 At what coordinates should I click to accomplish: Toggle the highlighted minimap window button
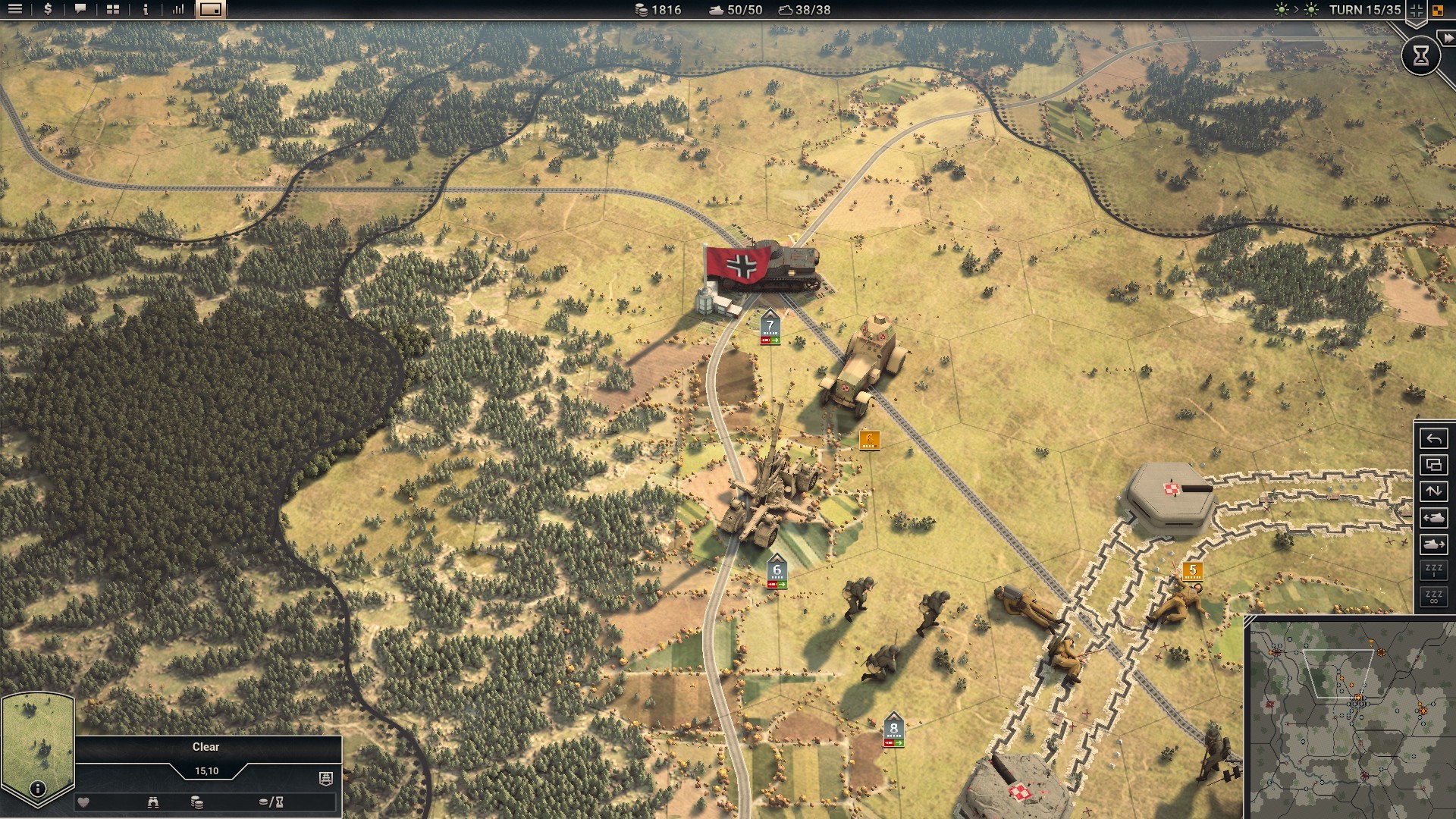pyautogui.click(x=211, y=10)
